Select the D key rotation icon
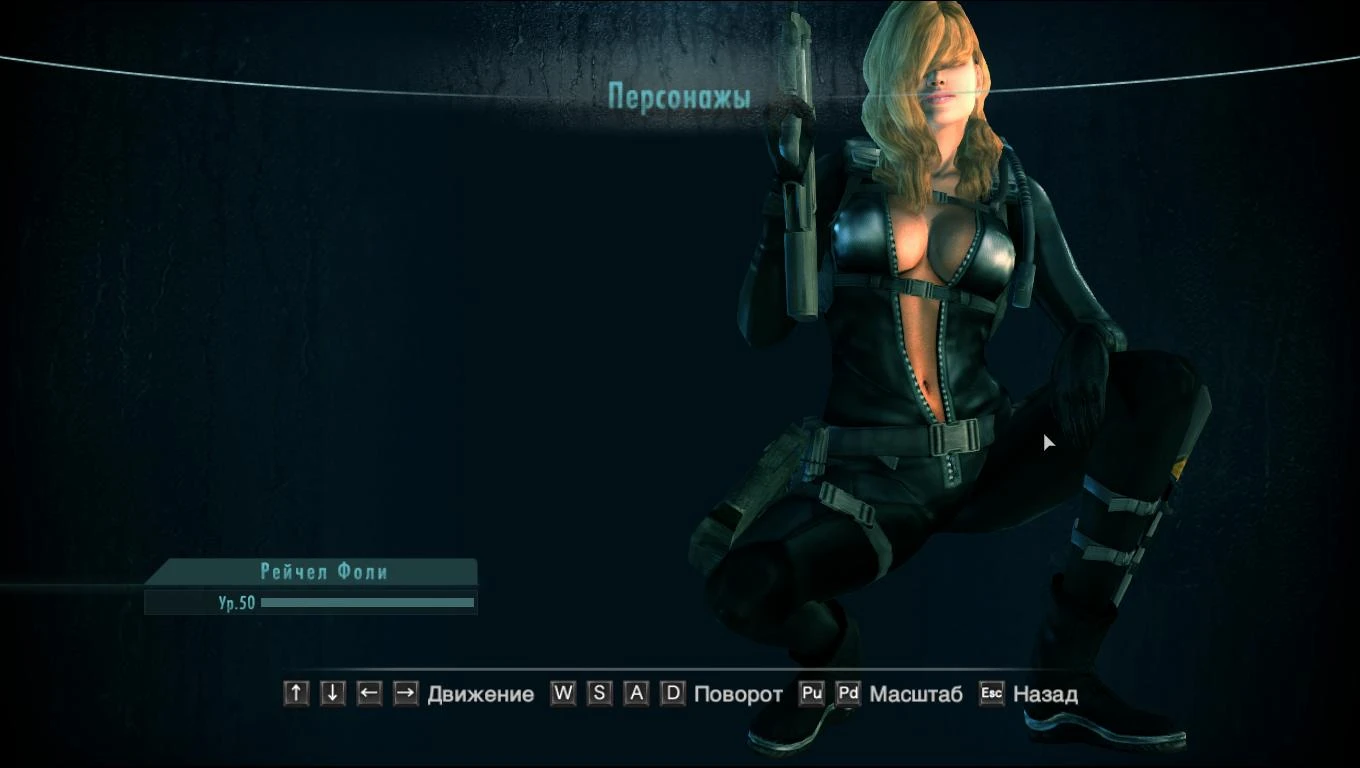The height and width of the screenshot is (768, 1360). click(x=673, y=693)
